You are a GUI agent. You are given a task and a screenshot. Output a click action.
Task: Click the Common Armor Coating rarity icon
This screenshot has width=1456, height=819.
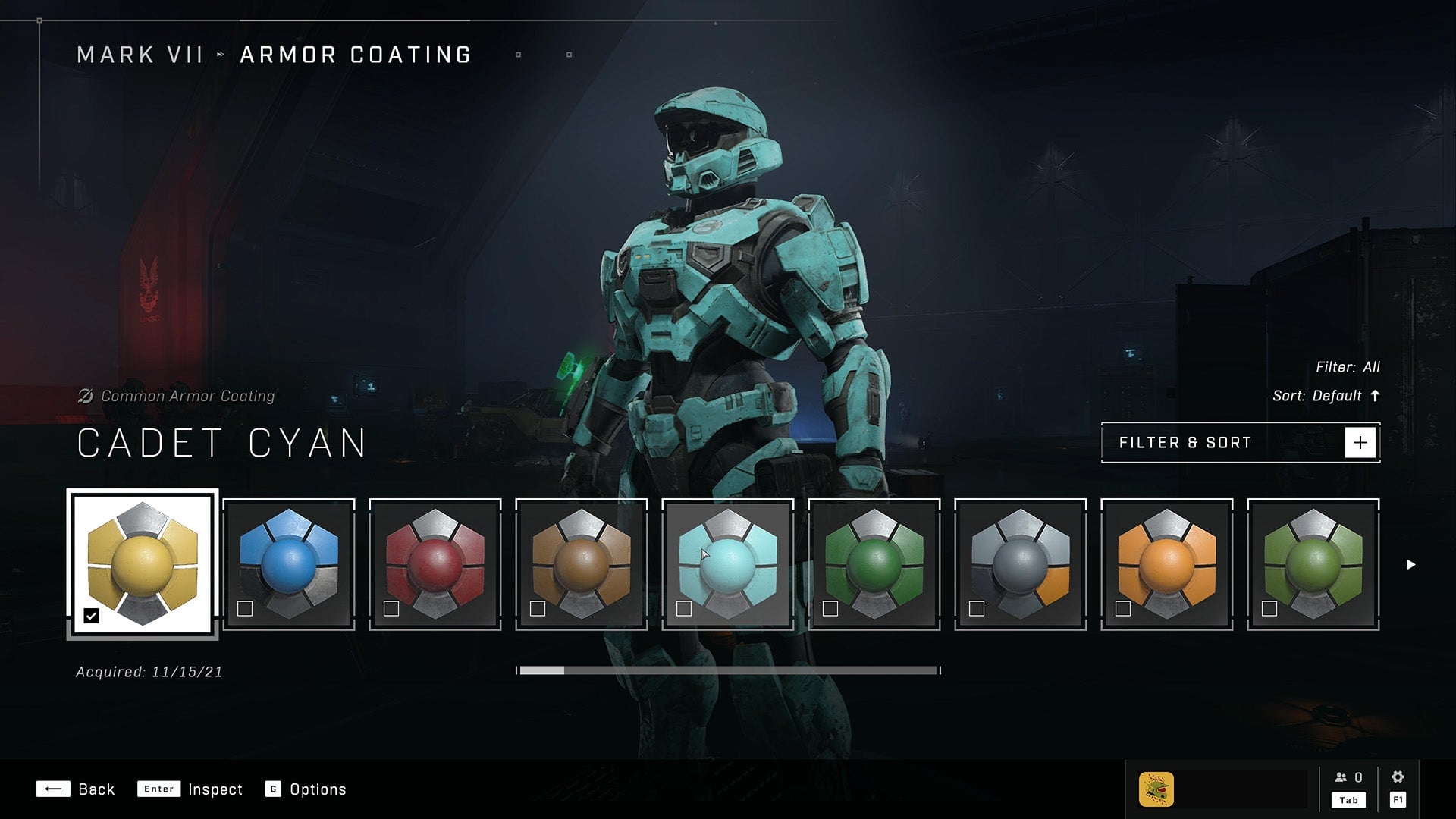click(x=86, y=395)
